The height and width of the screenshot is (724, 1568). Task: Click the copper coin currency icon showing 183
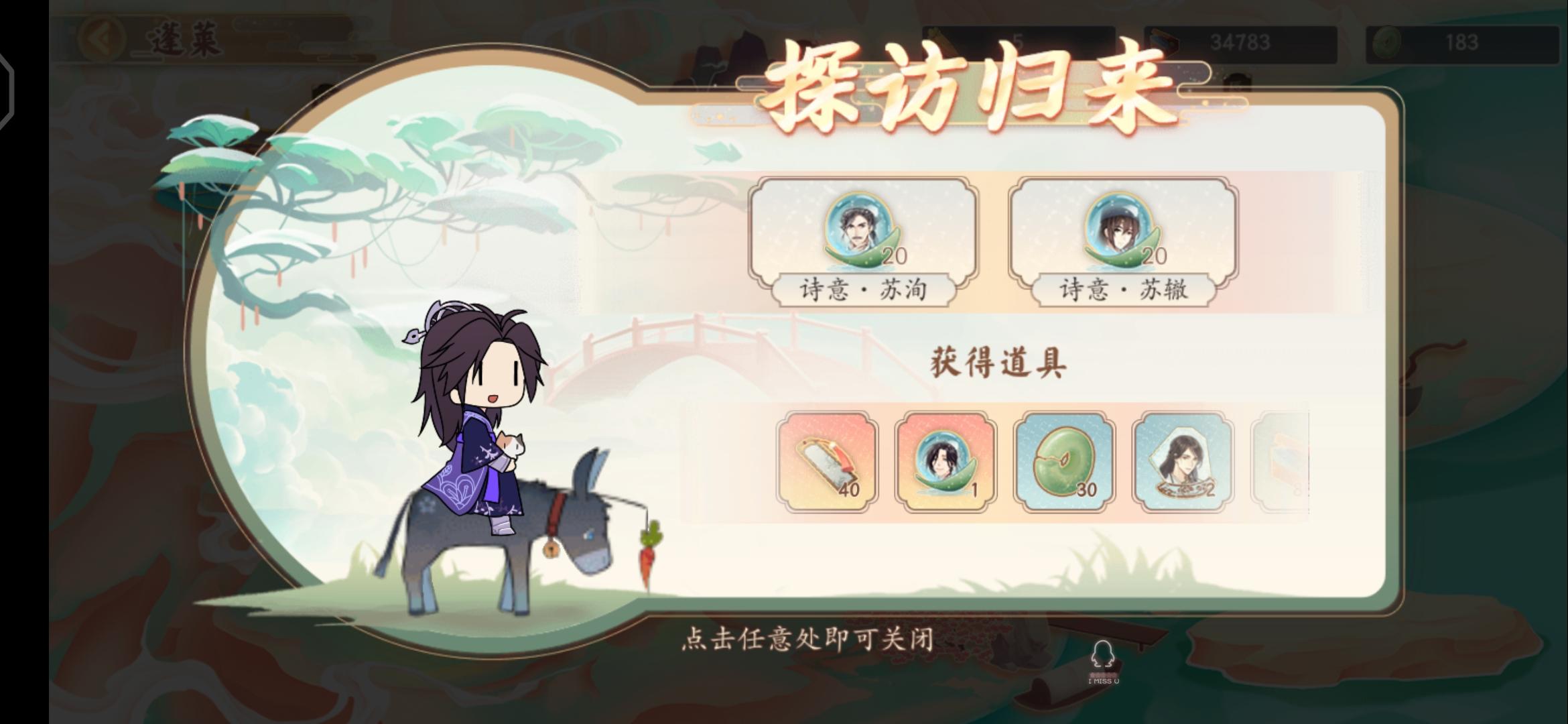[x=1394, y=42]
